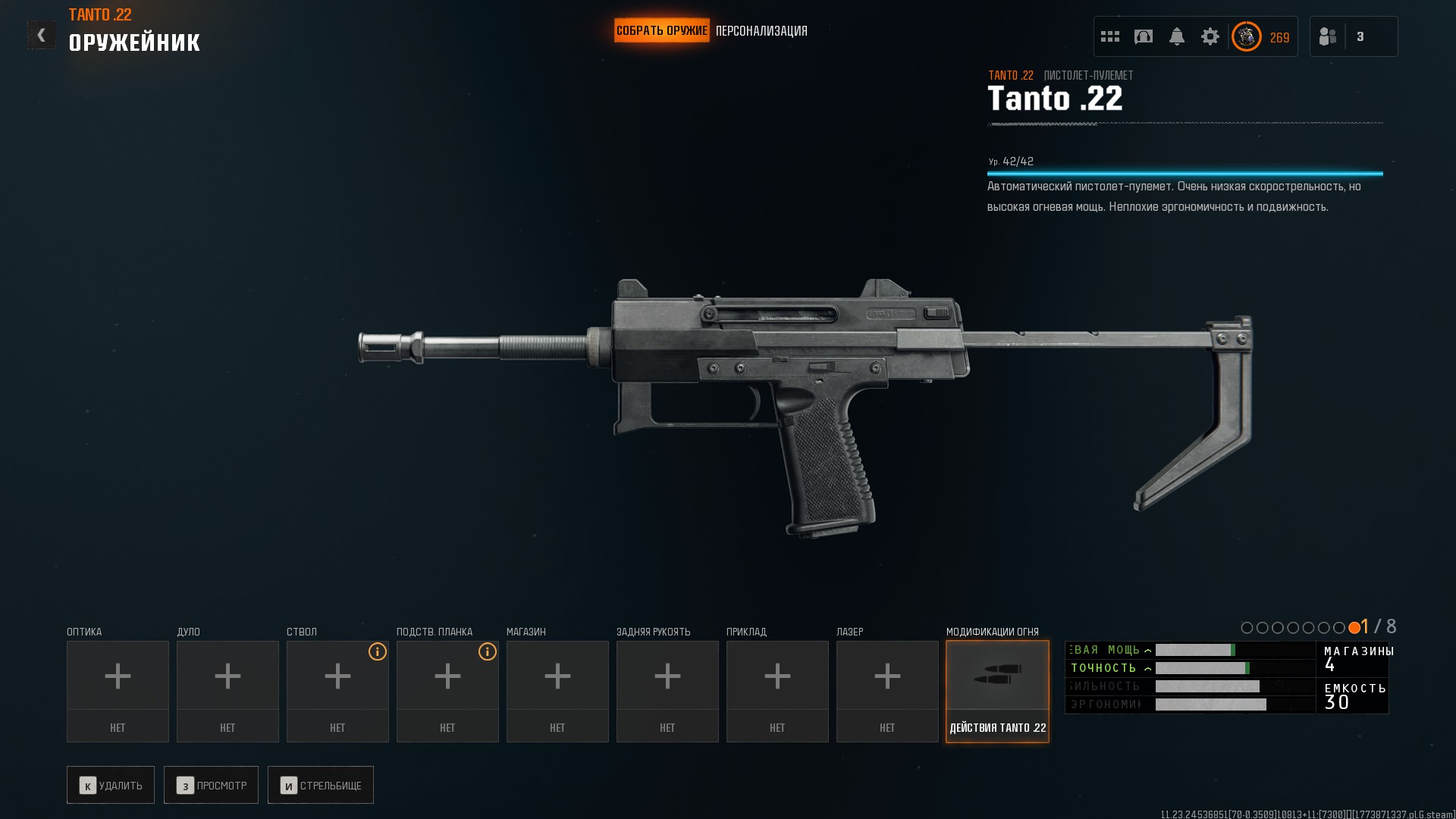Click the Удалить button
1456x819 pixels.
tap(111, 785)
